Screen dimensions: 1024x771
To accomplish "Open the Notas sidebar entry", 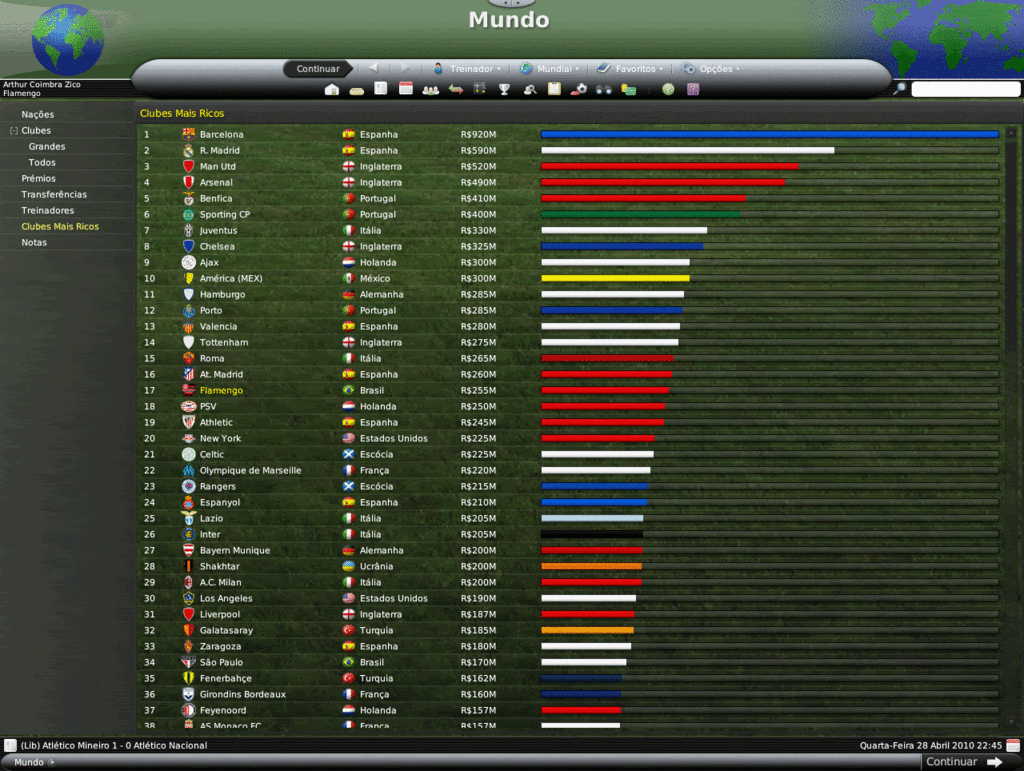I will click(34, 243).
